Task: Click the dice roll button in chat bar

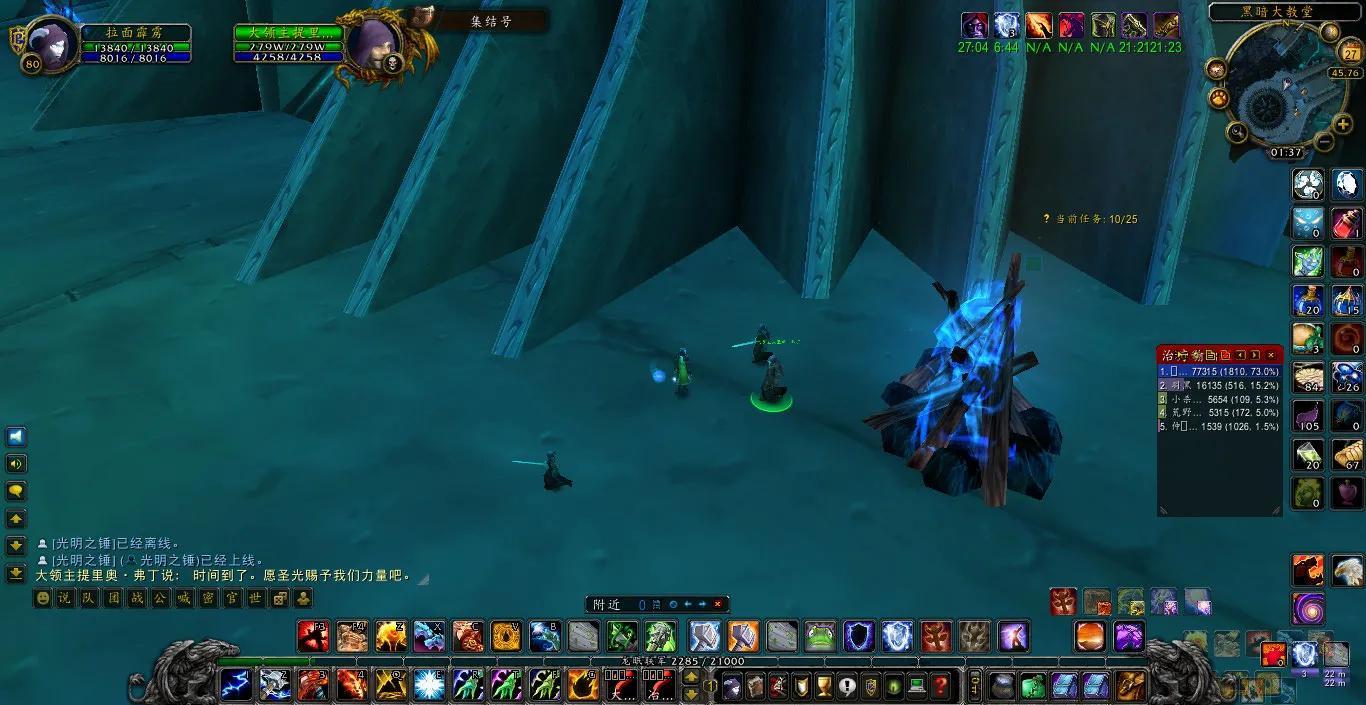Action: tap(280, 598)
